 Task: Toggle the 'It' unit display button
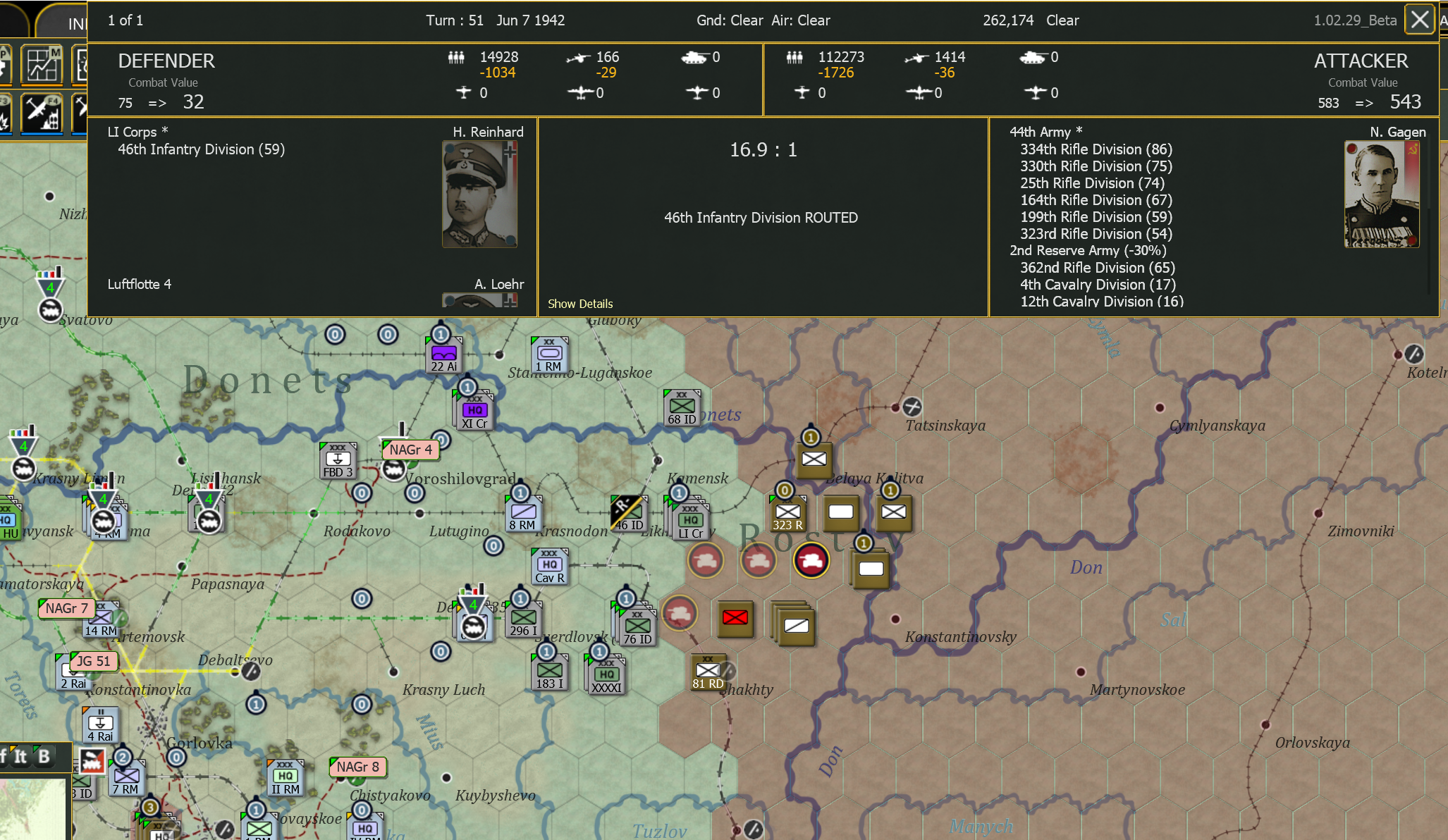tap(18, 755)
